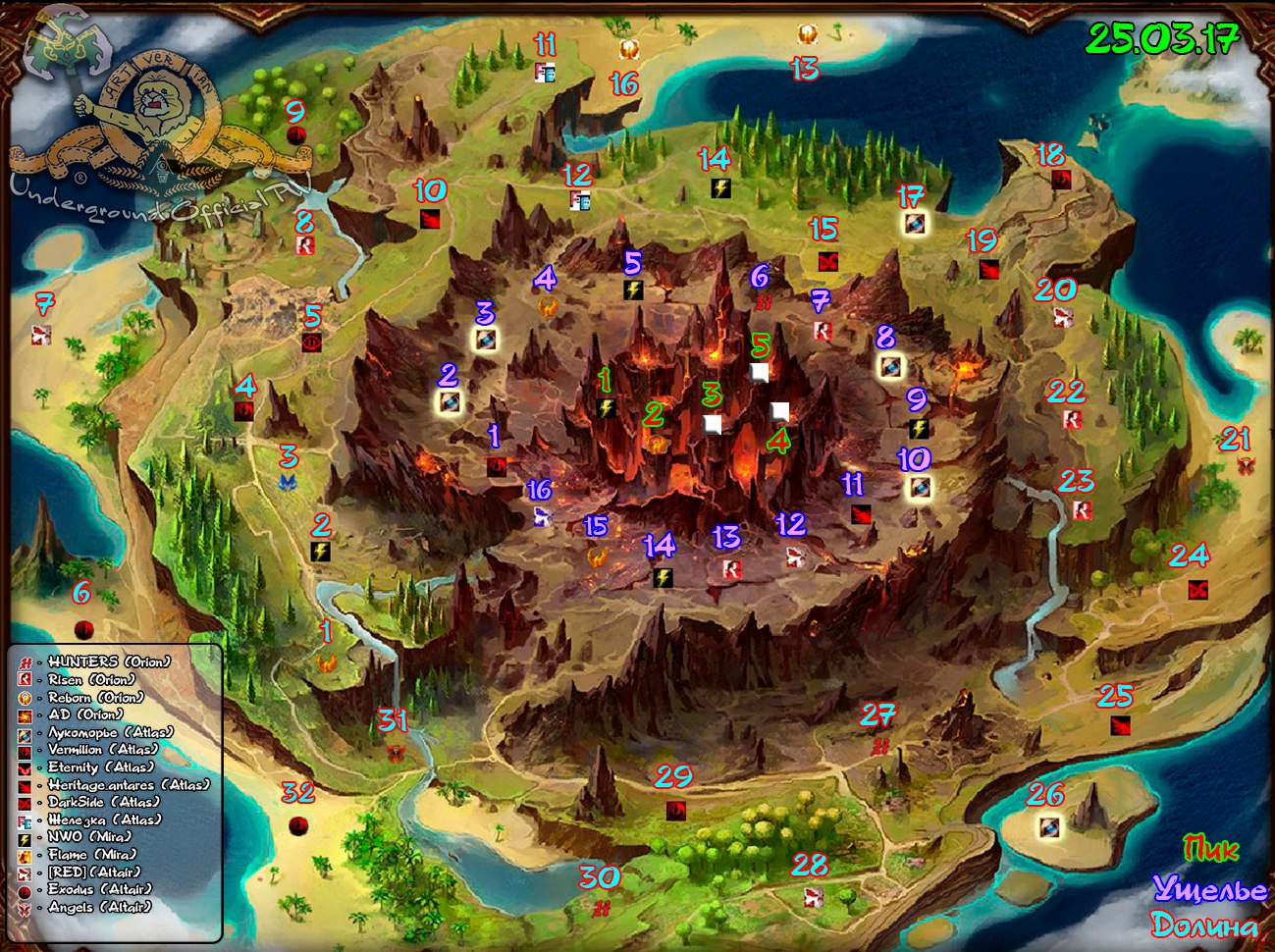The height and width of the screenshot is (952, 1275).
Task: Click the green Пик zone label
Action: 1211,849
